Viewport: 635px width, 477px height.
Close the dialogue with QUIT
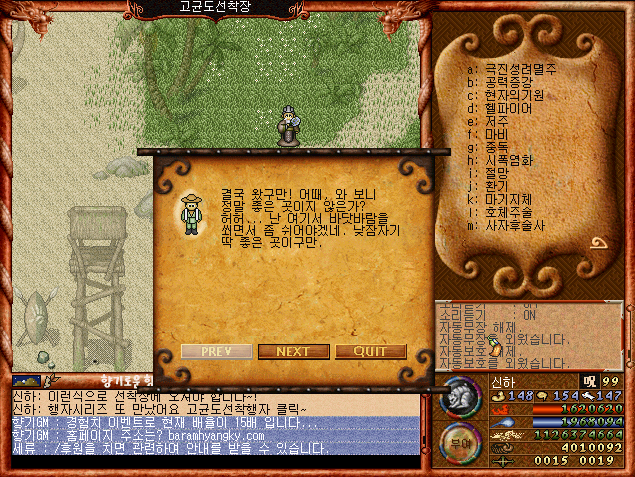(370, 351)
